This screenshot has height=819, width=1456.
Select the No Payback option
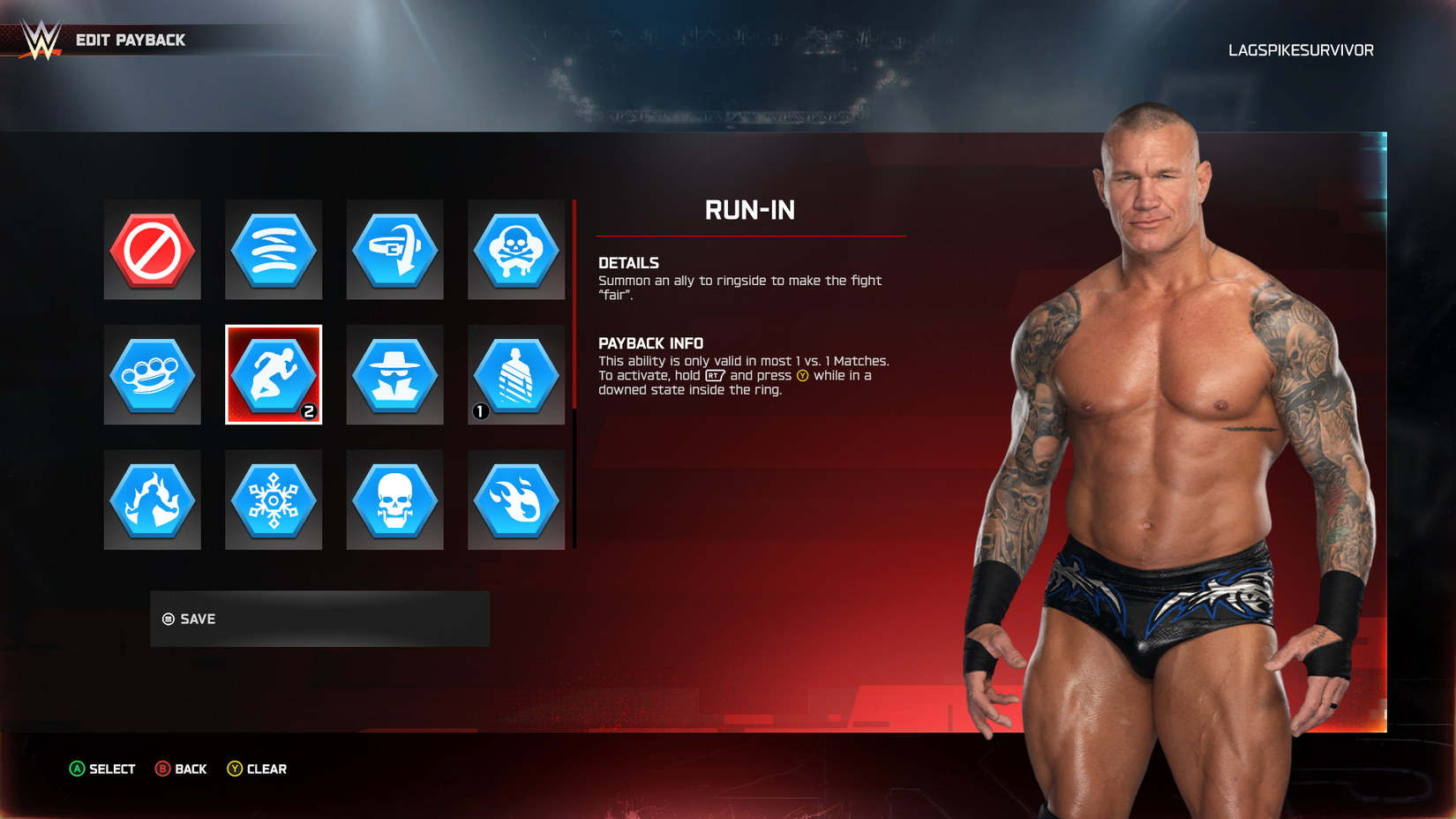(152, 250)
